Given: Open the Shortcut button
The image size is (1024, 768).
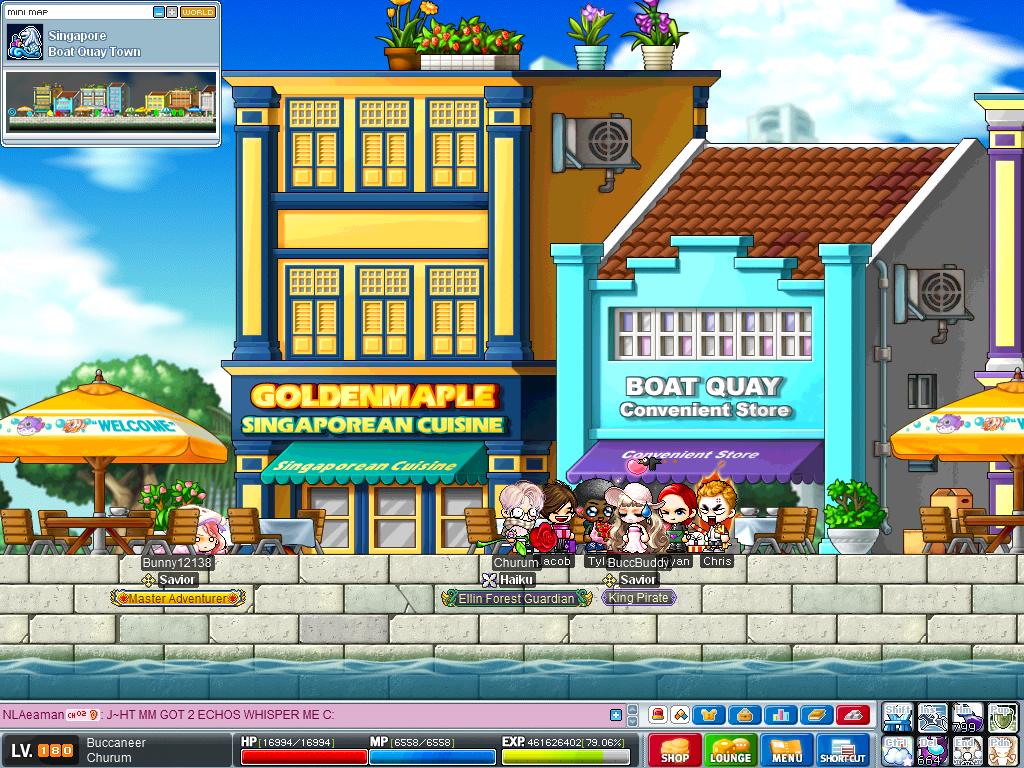Looking at the screenshot, I should 843,750.
